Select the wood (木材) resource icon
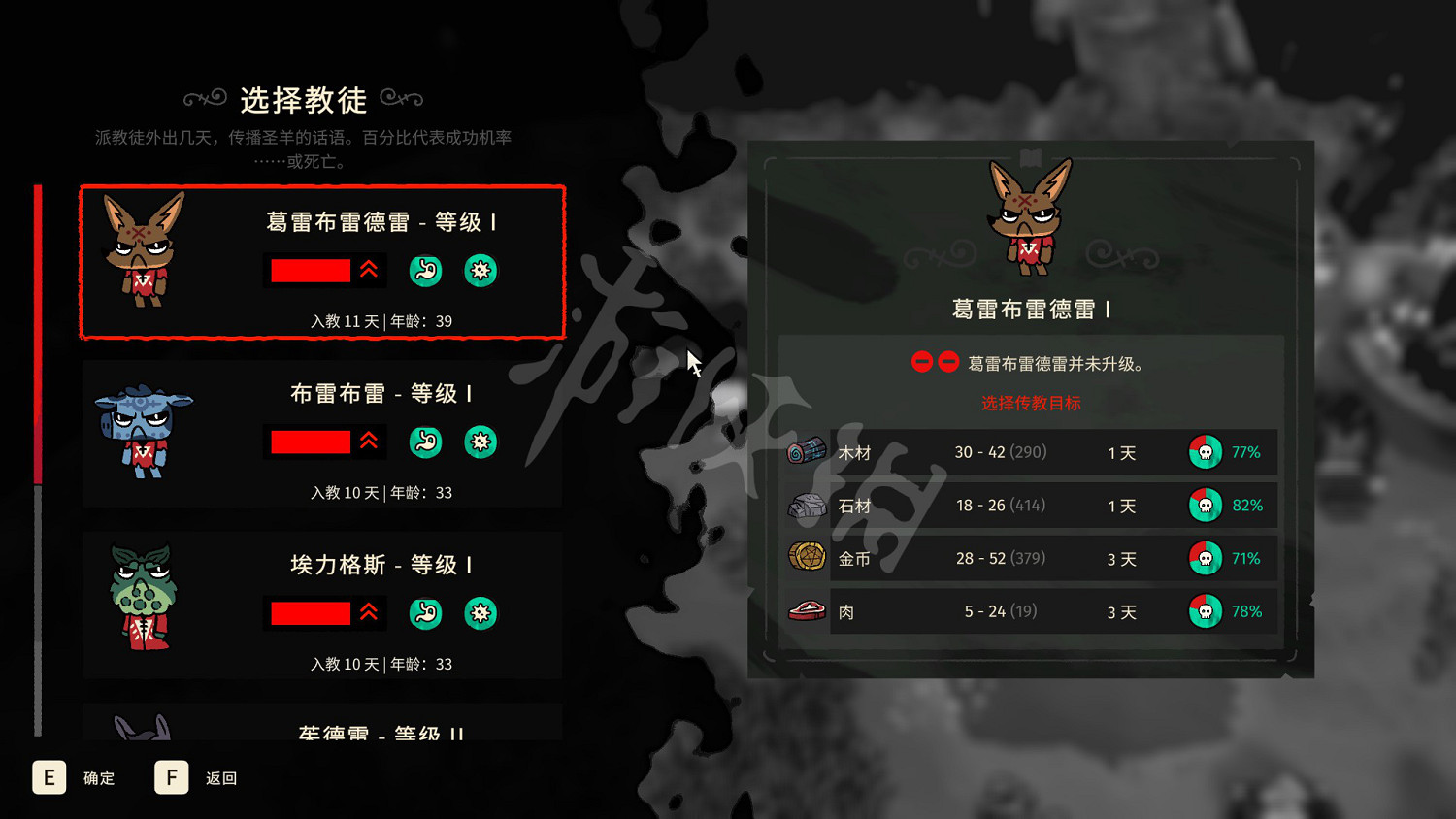1456x819 pixels. coord(806,450)
